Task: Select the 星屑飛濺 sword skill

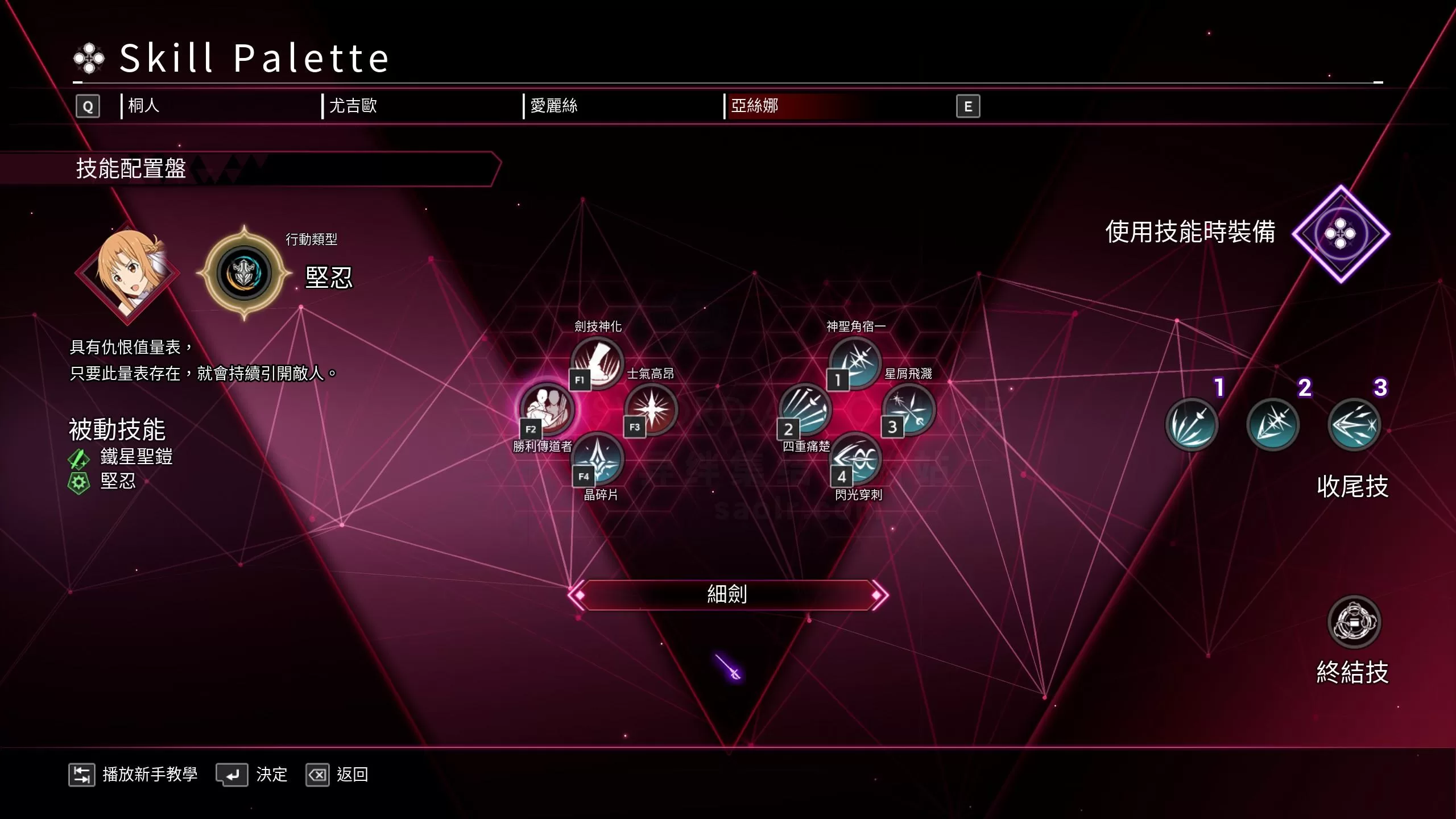Action: (x=908, y=408)
